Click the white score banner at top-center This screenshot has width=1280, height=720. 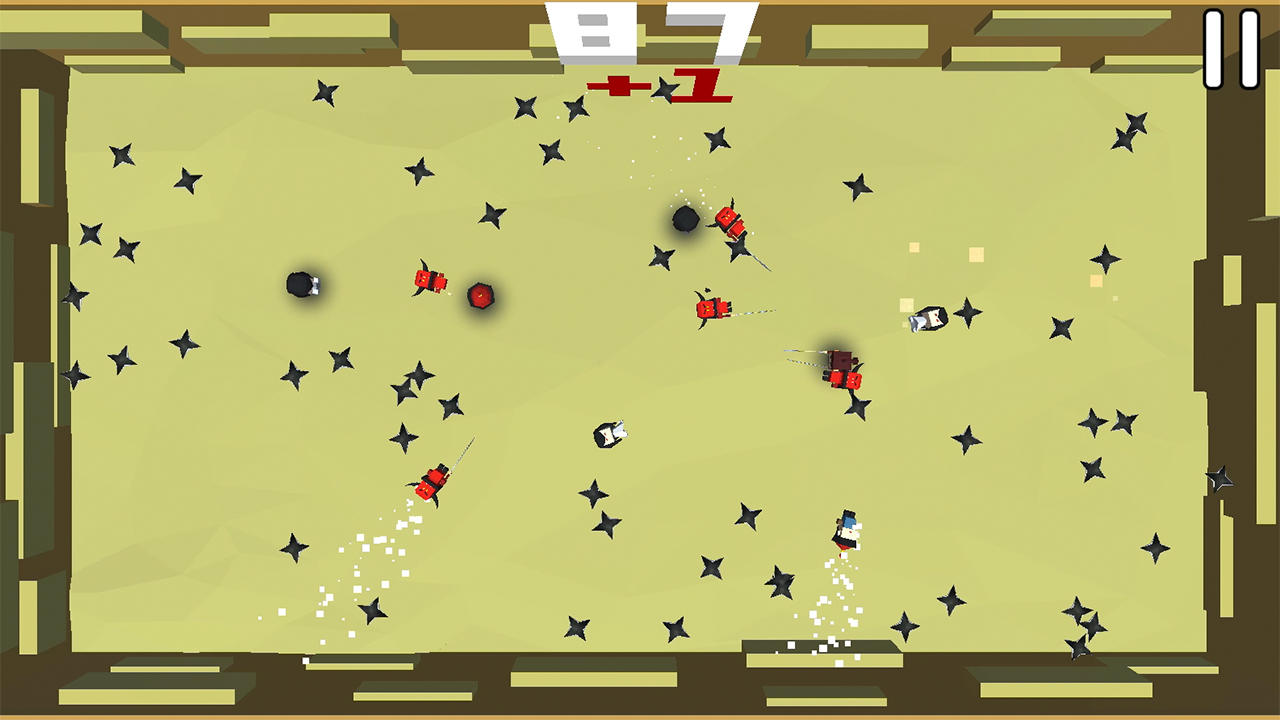click(645, 30)
